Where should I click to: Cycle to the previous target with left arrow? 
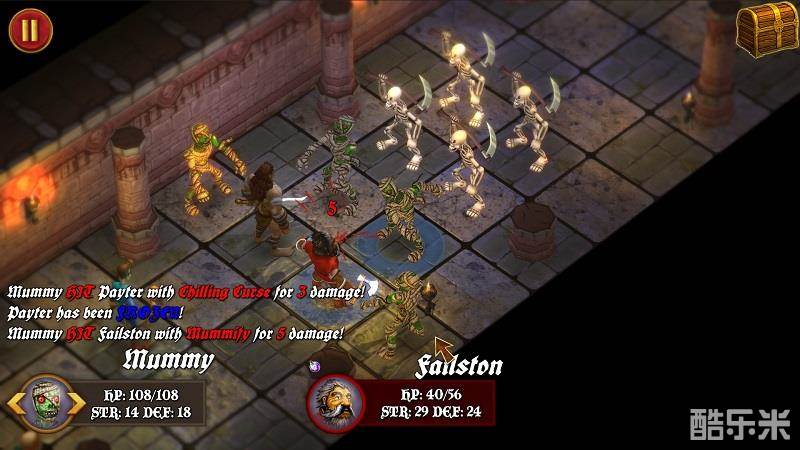(x=14, y=404)
